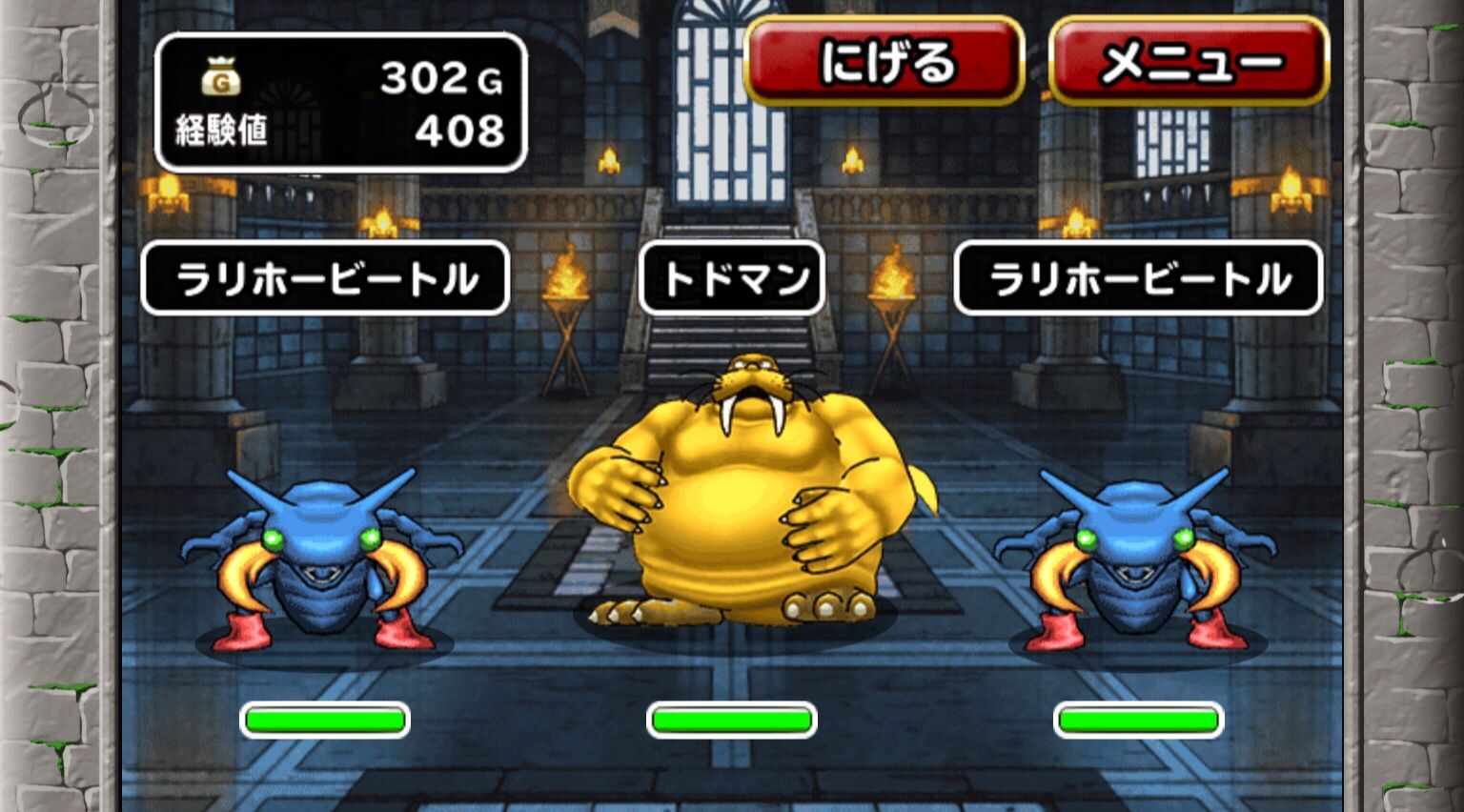Click the left beetle's glowing green eye
Viewport: 1464px width, 812px height.
tap(272, 537)
